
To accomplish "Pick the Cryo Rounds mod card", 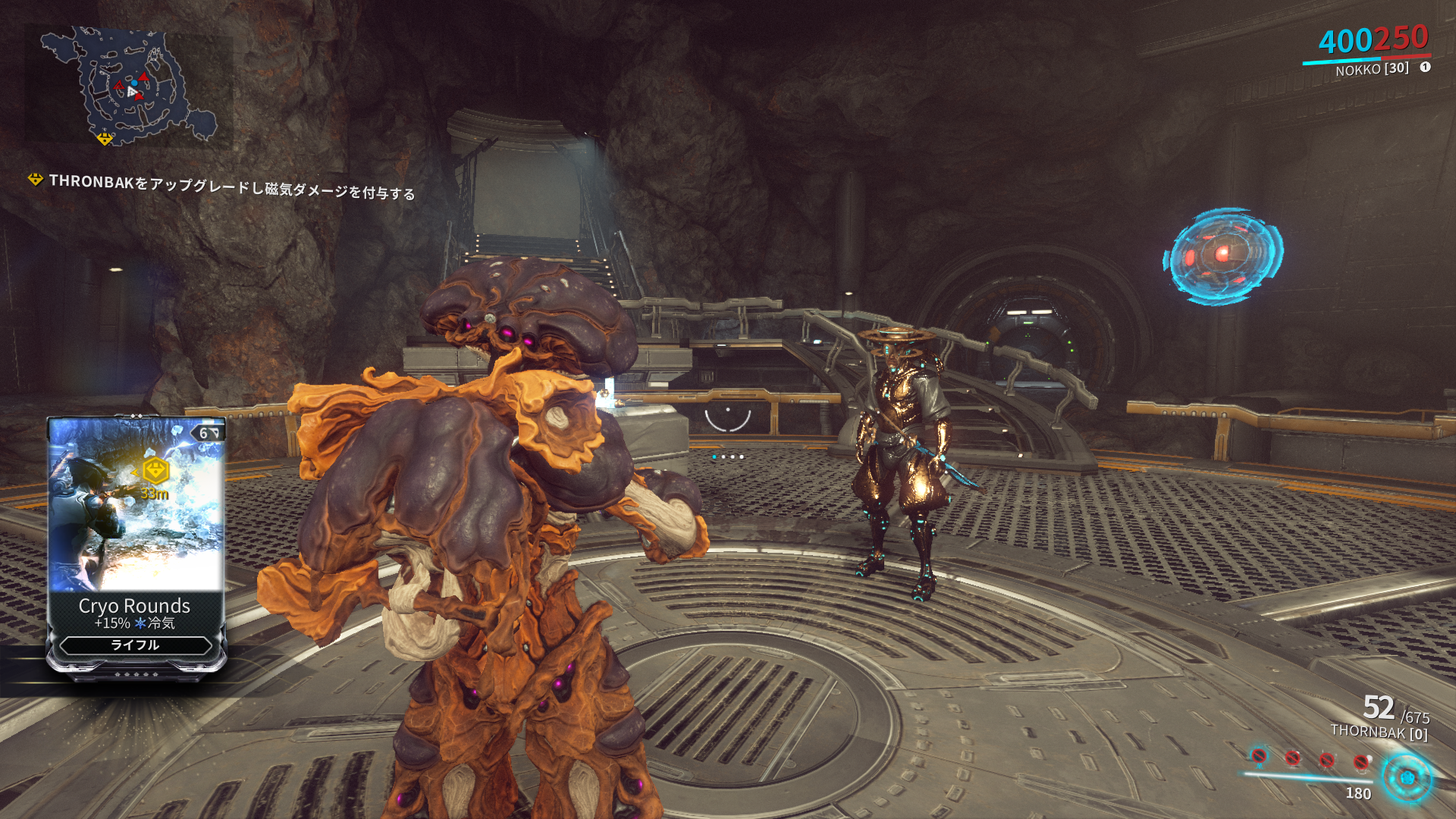I will 136,544.
